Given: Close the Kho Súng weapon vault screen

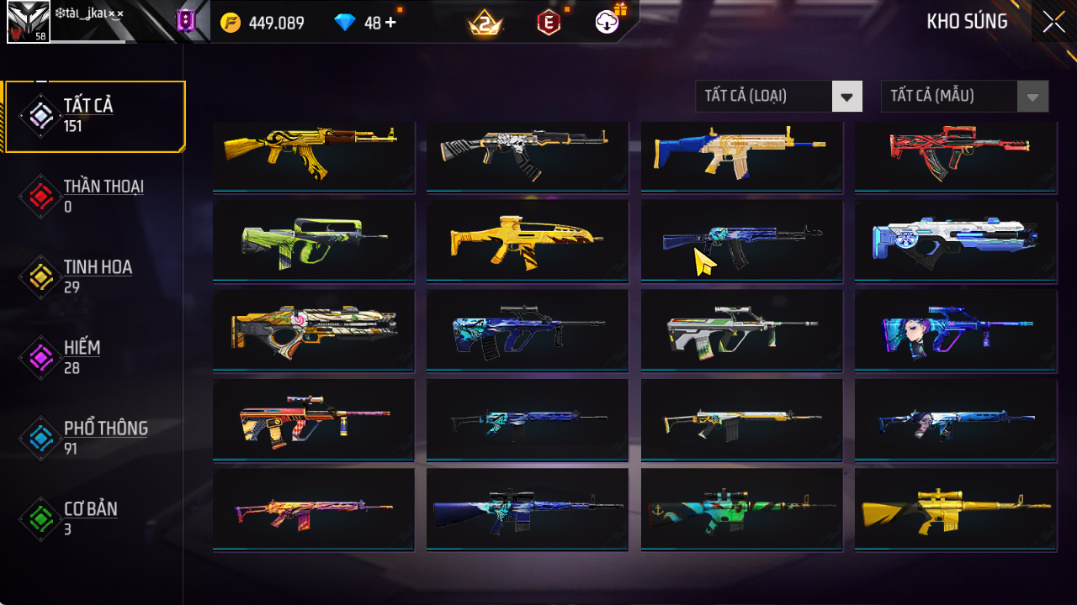Looking at the screenshot, I should pyautogui.click(x=1053, y=22).
